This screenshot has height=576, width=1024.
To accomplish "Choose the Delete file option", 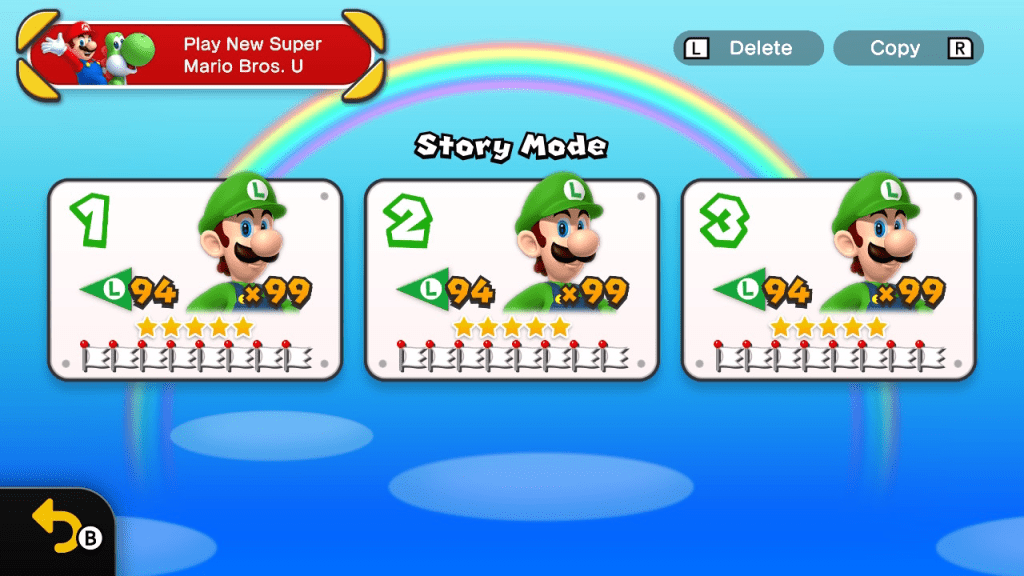I will click(x=748, y=48).
